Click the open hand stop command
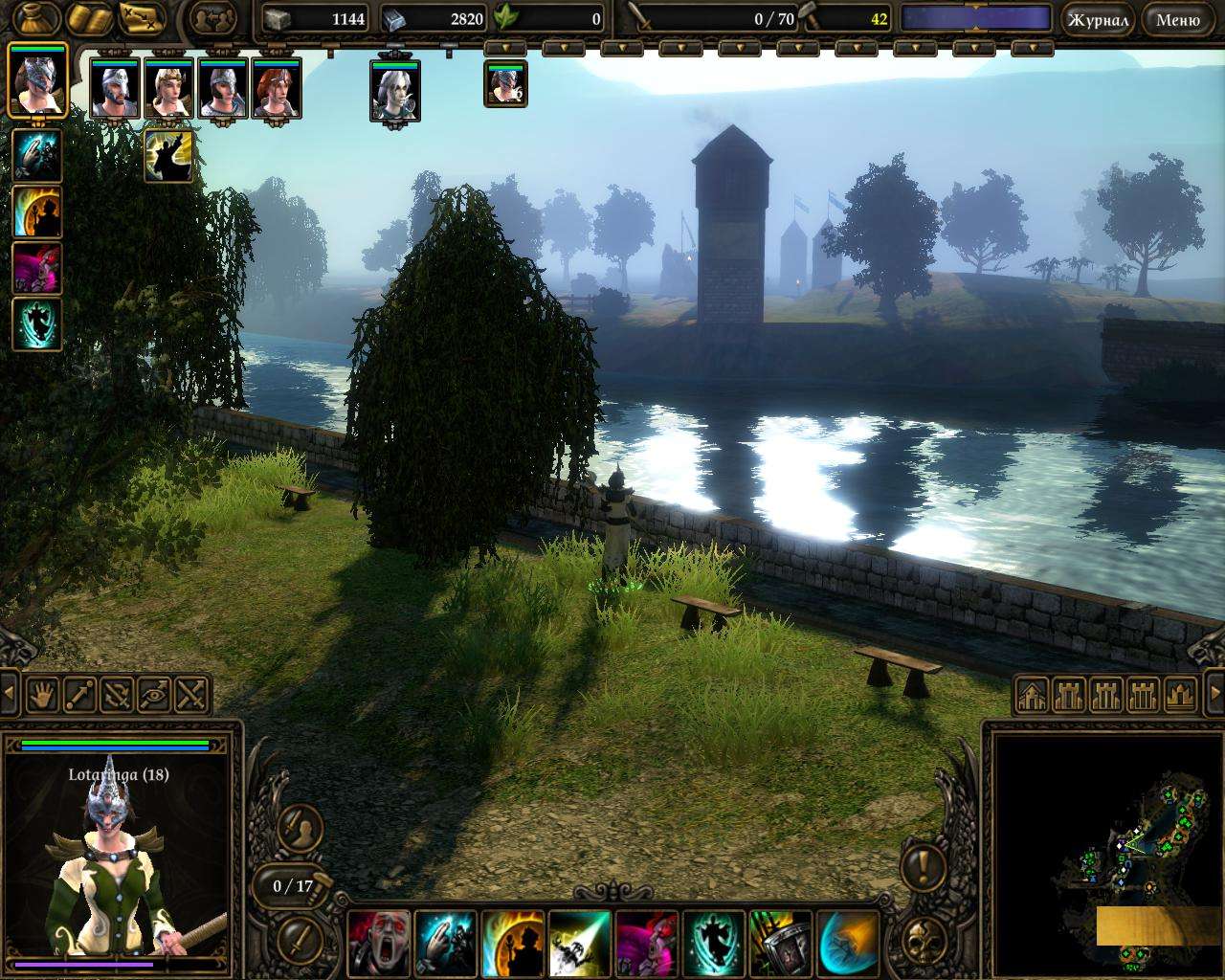The width and height of the screenshot is (1225, 980). (x=42, y=693)
